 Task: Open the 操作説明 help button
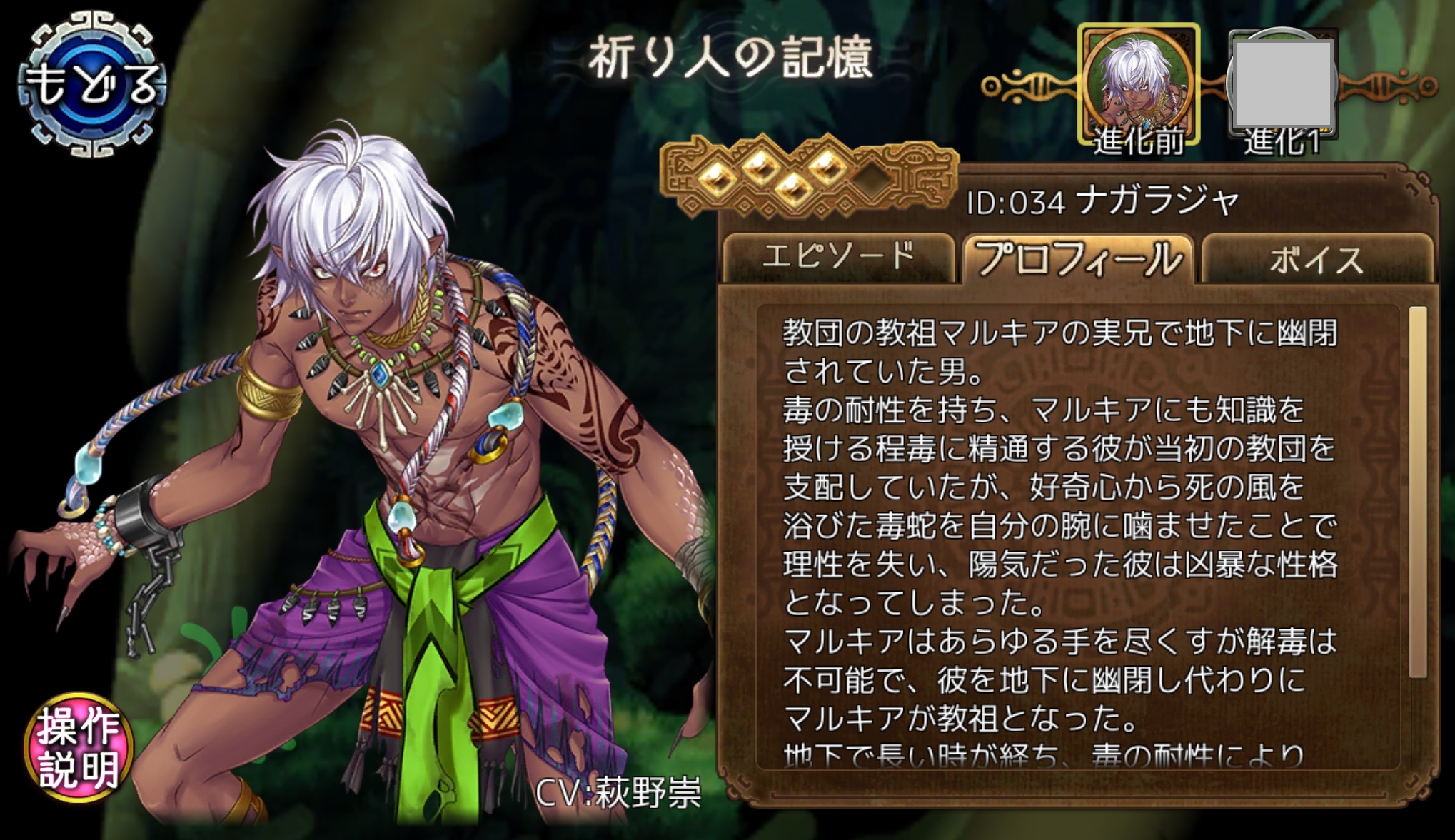79,747
